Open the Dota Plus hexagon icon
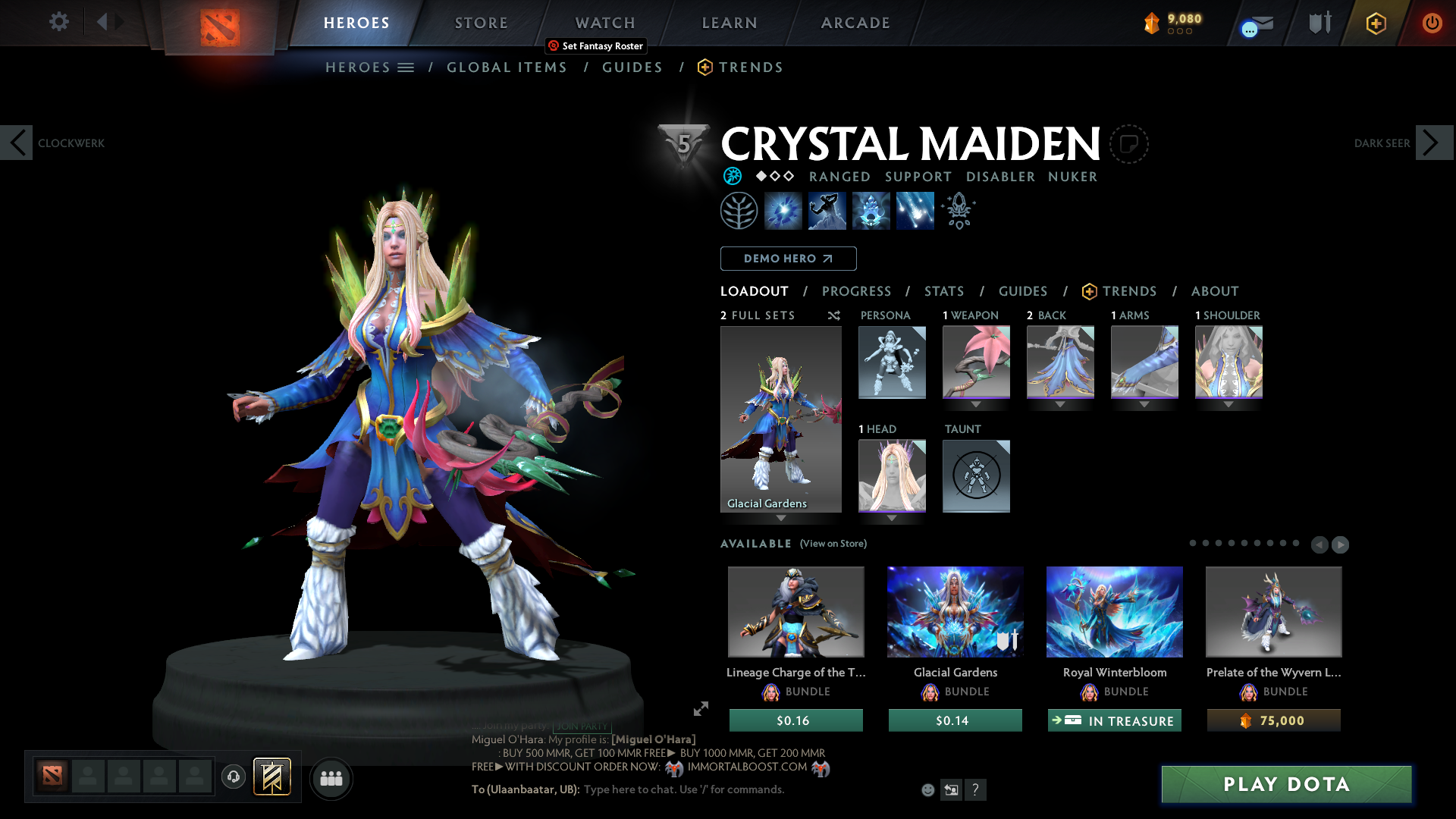The image size is (1456, 819). tap(1375, 23)
